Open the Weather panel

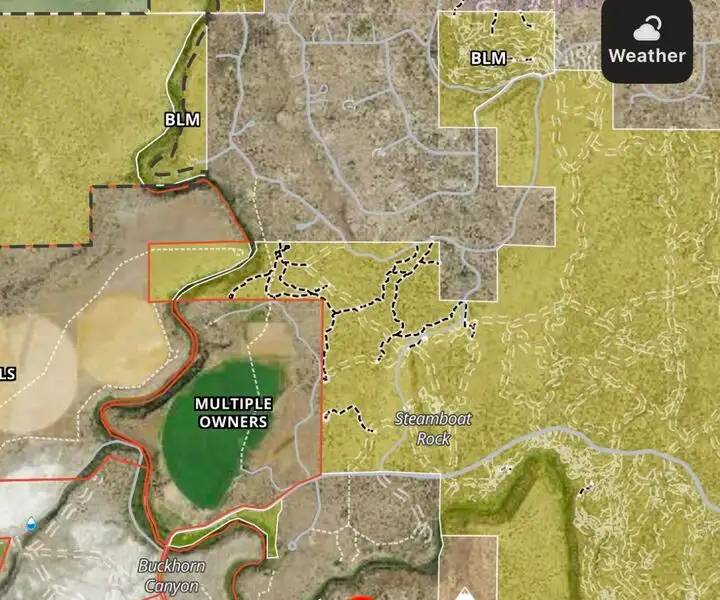(647, 42)
